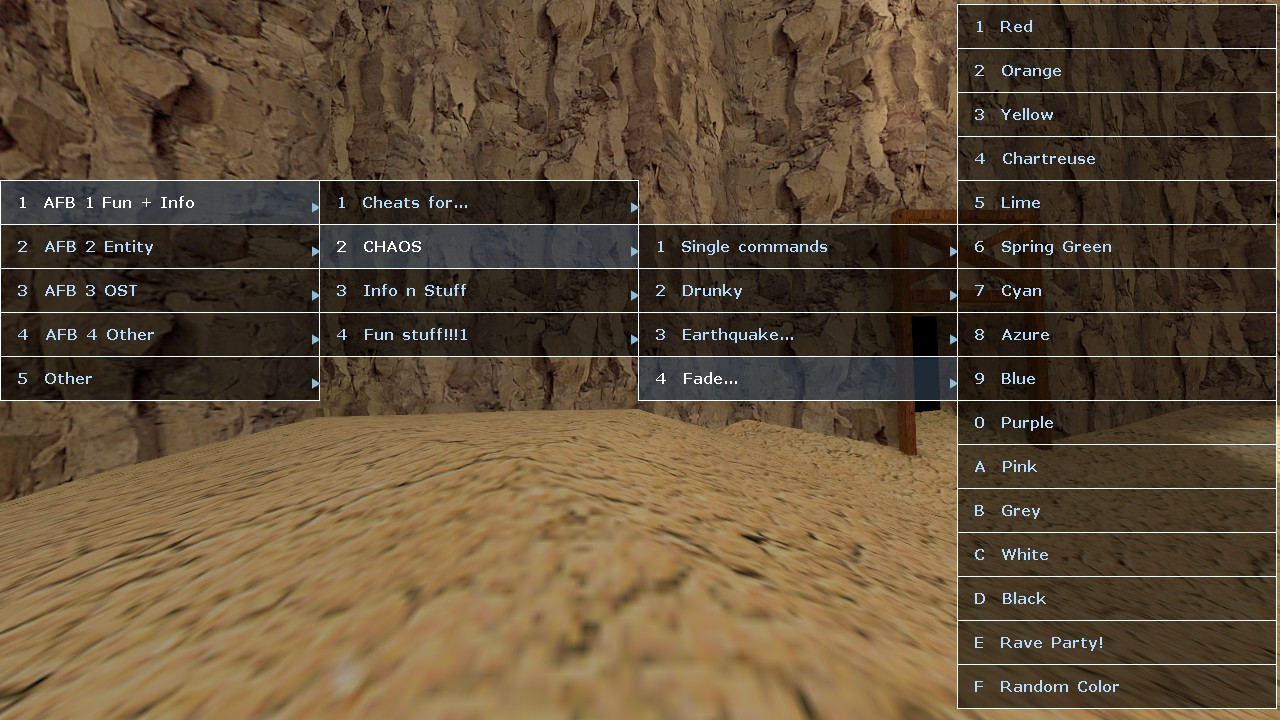Choose the Lime color entry

coord(1115,202)
